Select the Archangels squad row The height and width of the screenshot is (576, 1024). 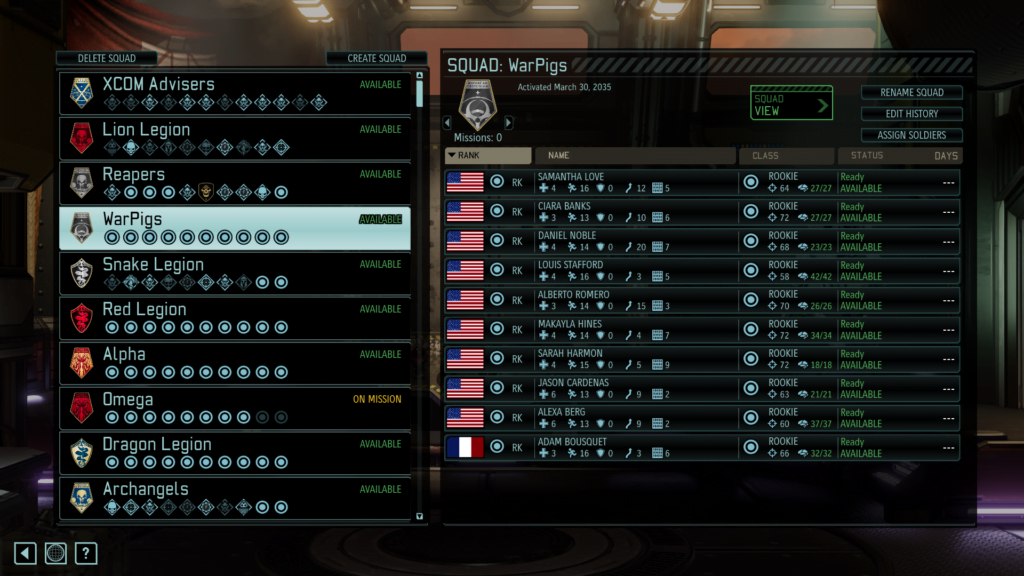tap(235, 497)
